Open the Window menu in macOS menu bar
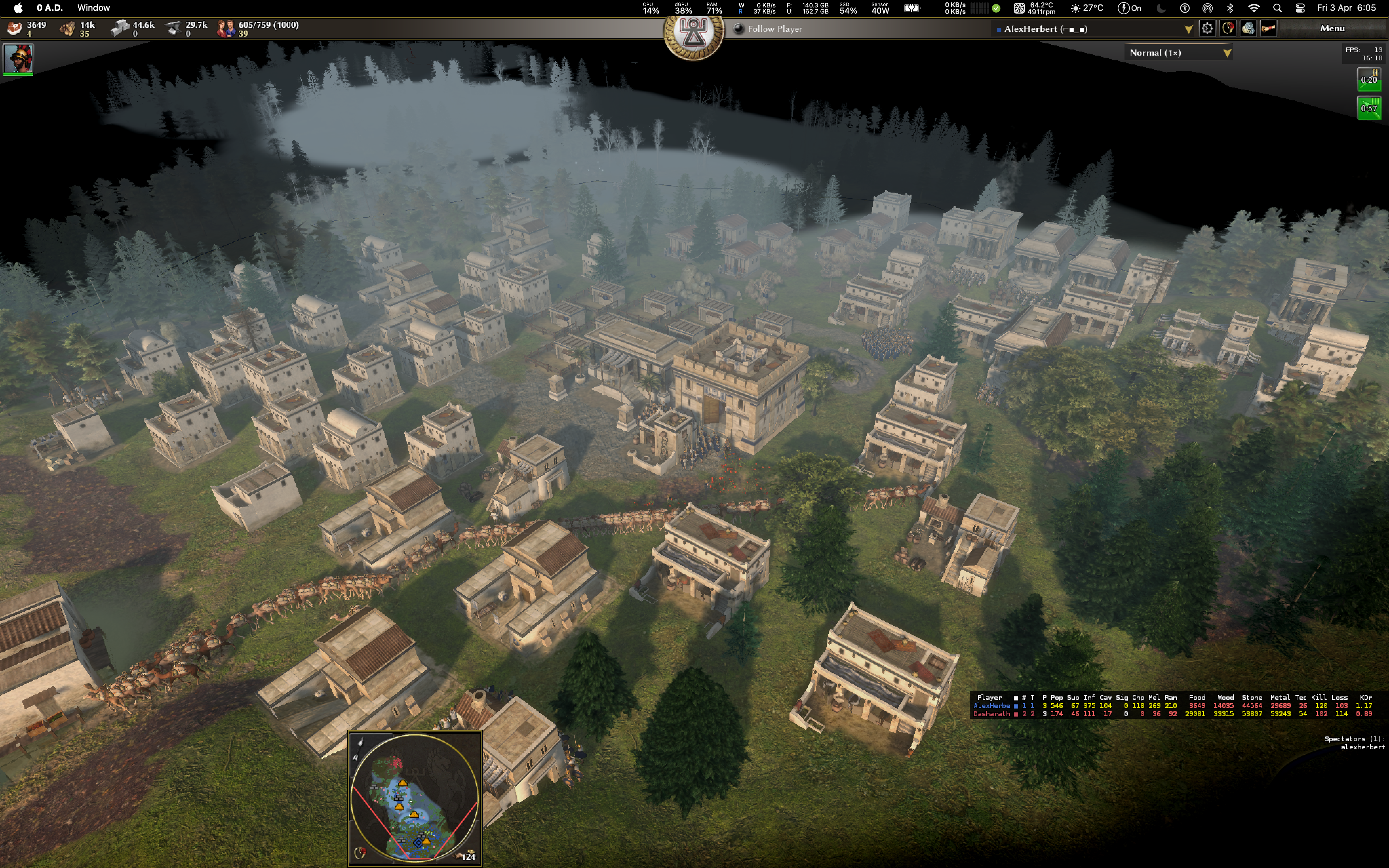 pyautogui.click(x=94, y=8)
